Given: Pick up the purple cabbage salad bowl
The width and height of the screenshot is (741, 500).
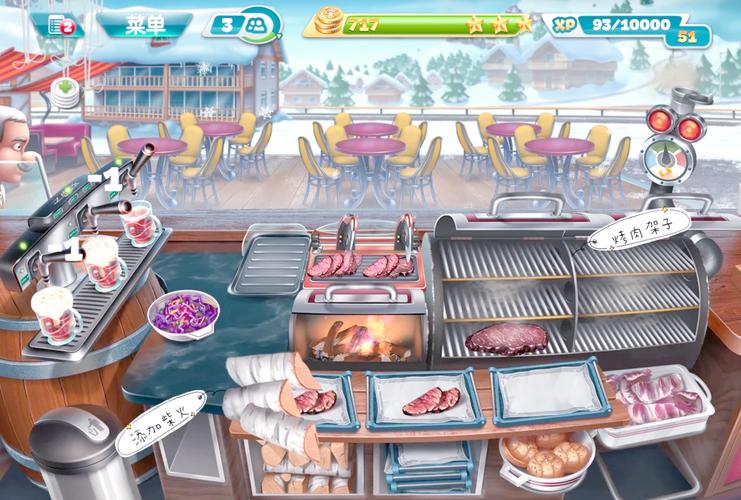Looking at the screenshot, I should 183,313.
